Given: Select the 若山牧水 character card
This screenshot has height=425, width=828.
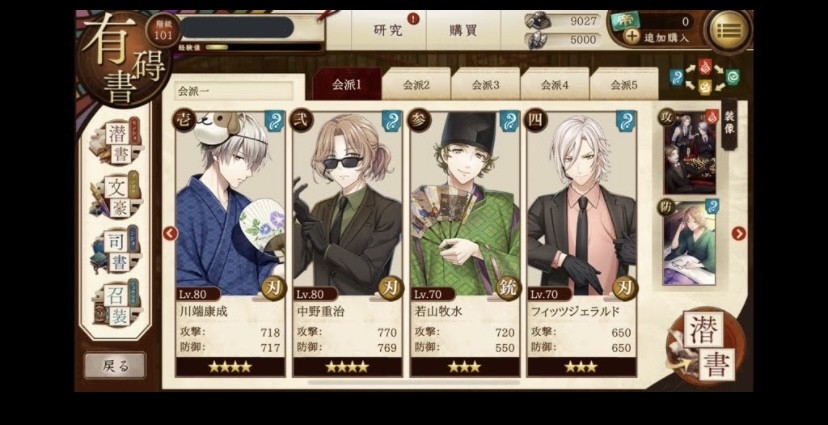Looking at the screenshot, I should [x=464, y=240].
